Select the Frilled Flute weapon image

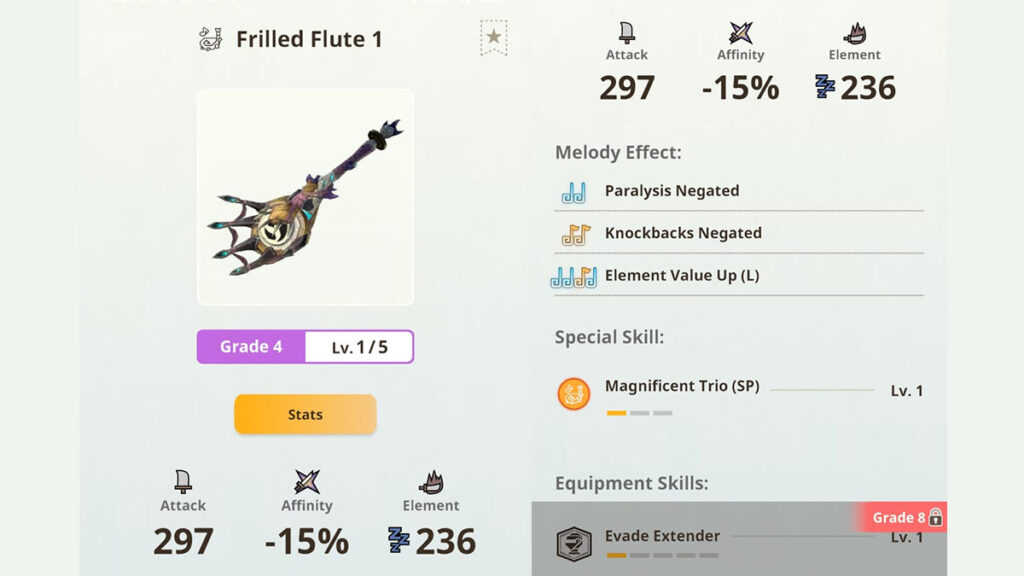(x=305, y=197)
